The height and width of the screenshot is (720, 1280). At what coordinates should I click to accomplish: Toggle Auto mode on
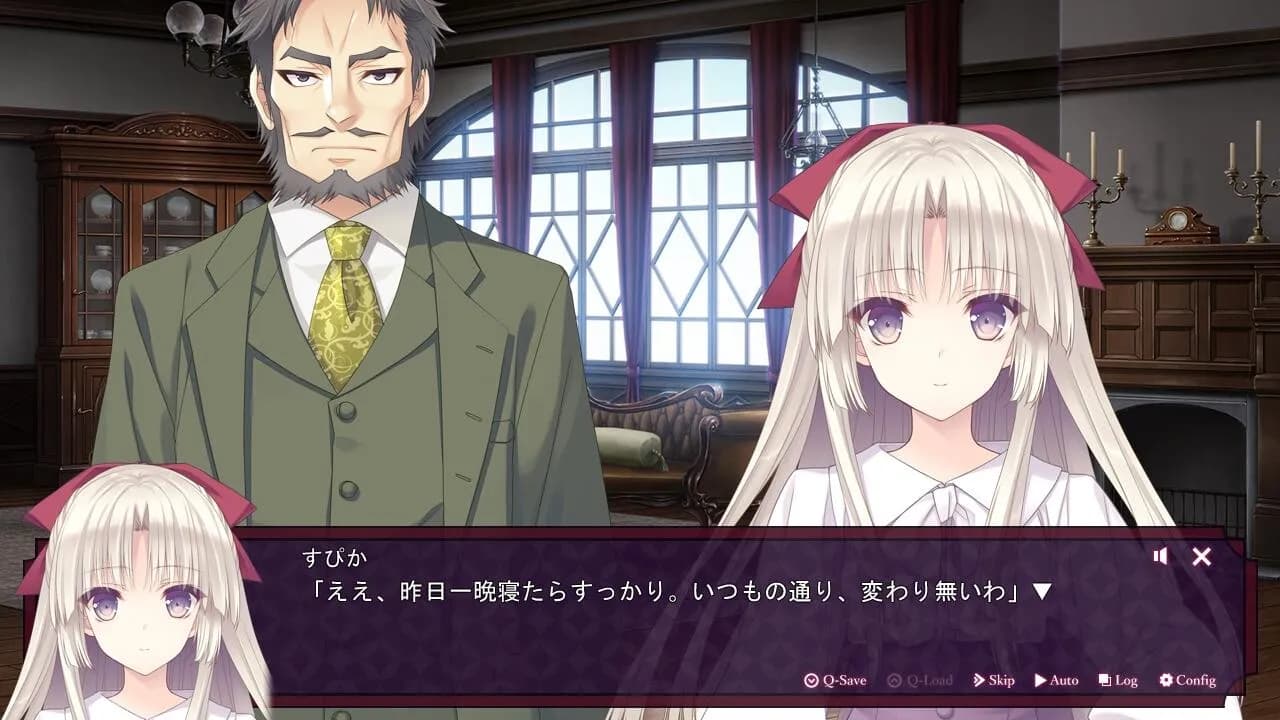1058,680
